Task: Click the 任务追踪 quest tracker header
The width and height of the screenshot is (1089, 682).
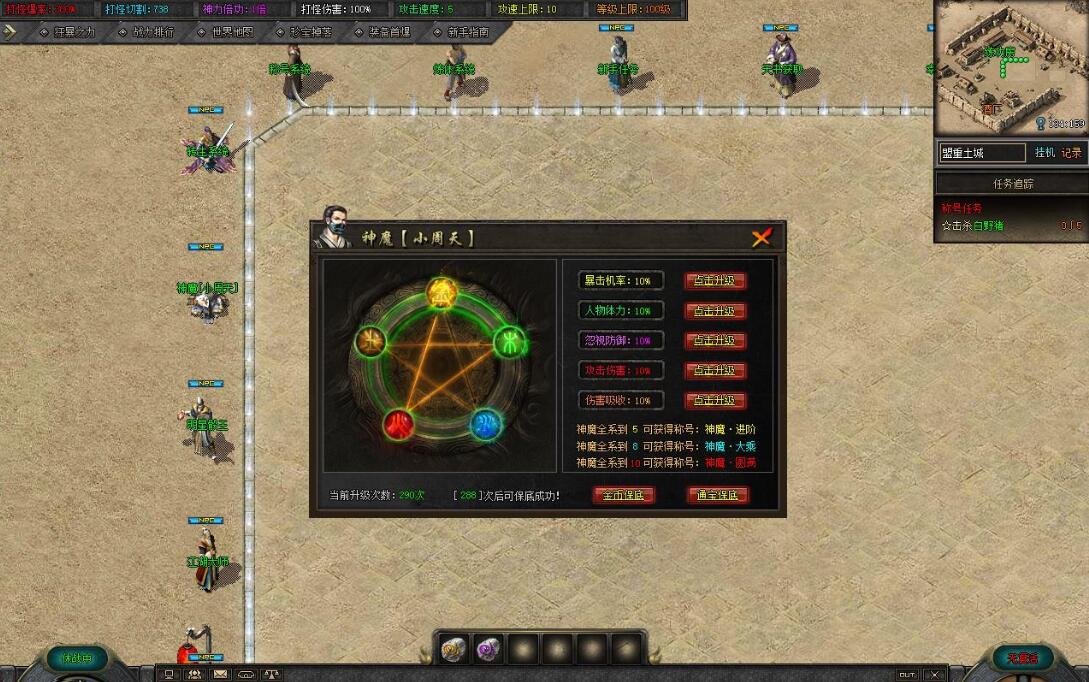Action: (1012, 184)
